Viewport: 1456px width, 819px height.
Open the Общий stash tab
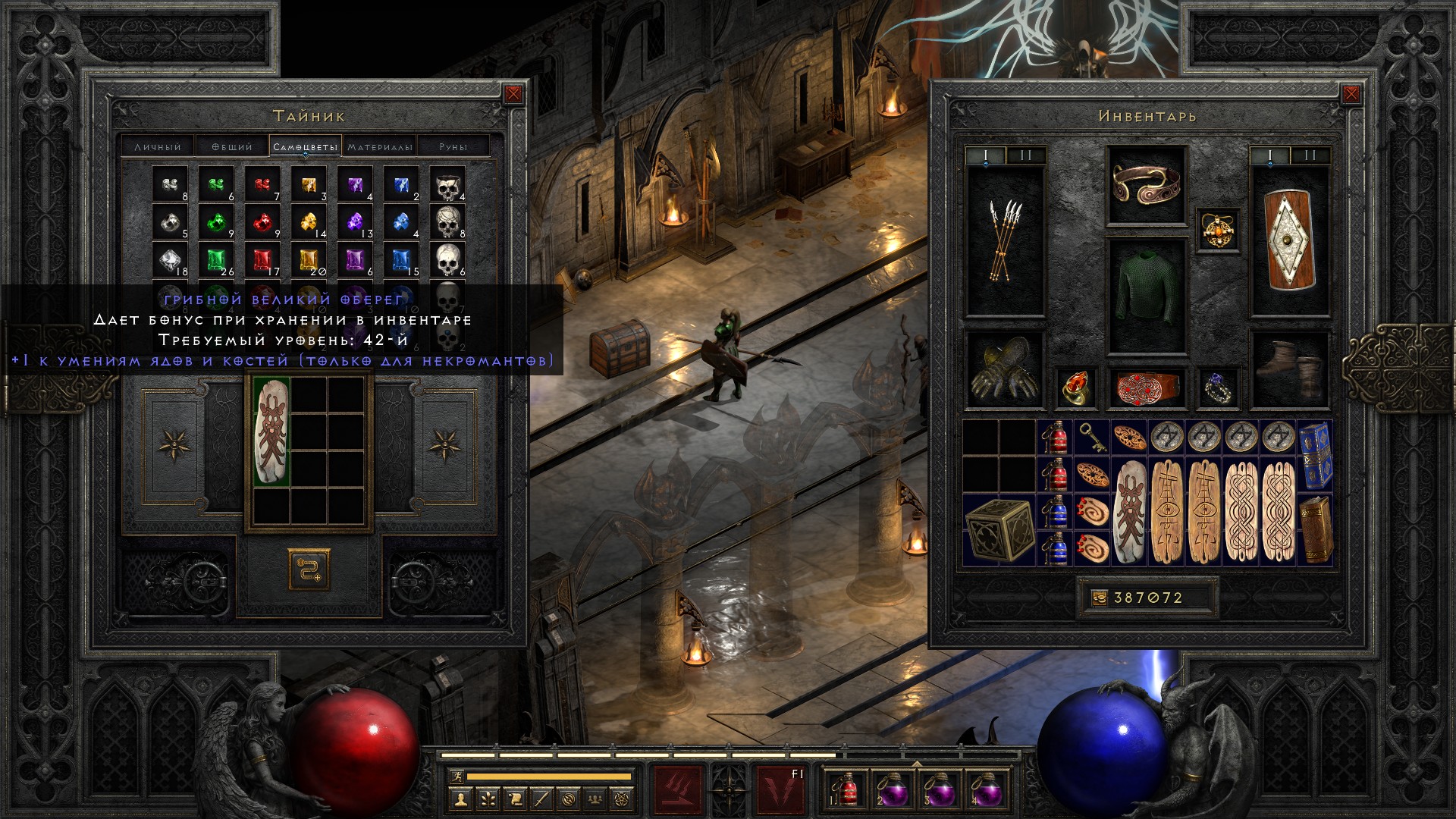point(231,146)
